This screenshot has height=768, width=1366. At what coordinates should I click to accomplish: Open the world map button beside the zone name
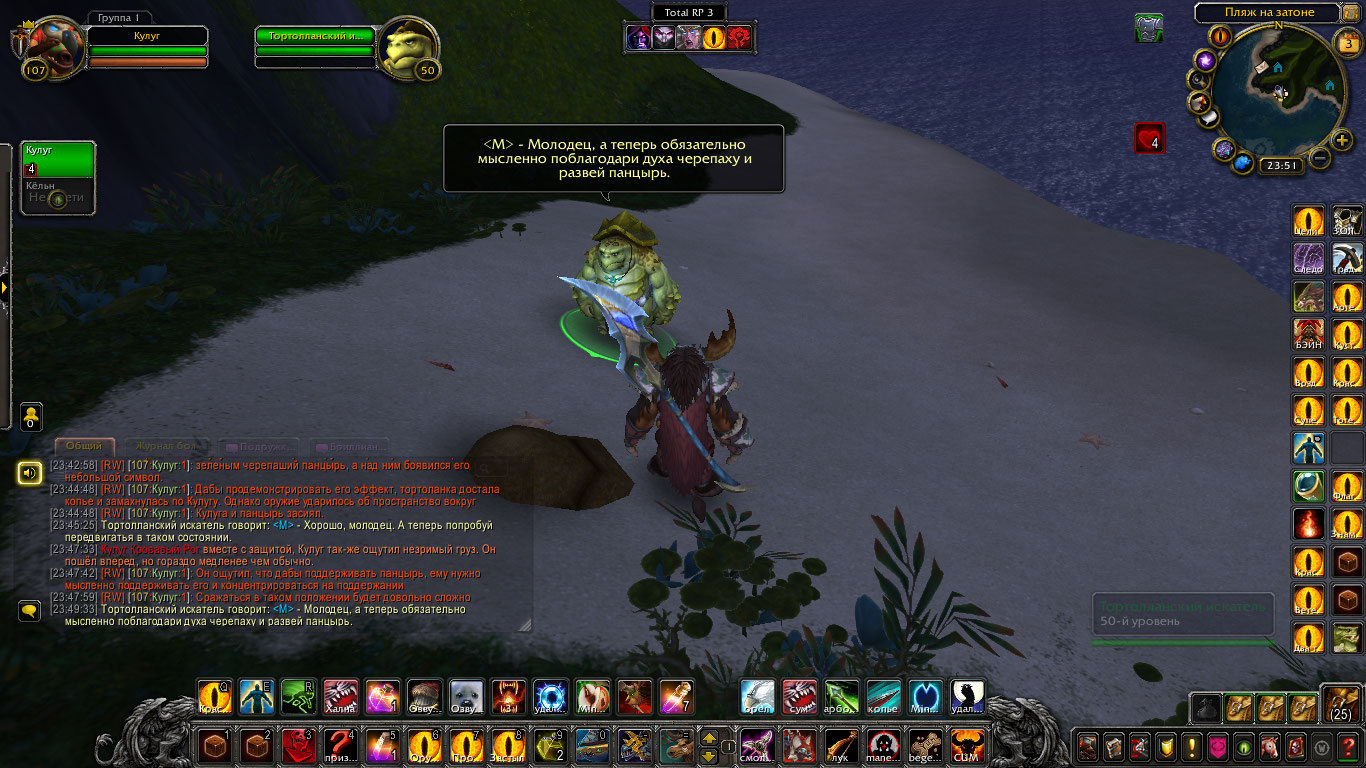point(1351,13)
